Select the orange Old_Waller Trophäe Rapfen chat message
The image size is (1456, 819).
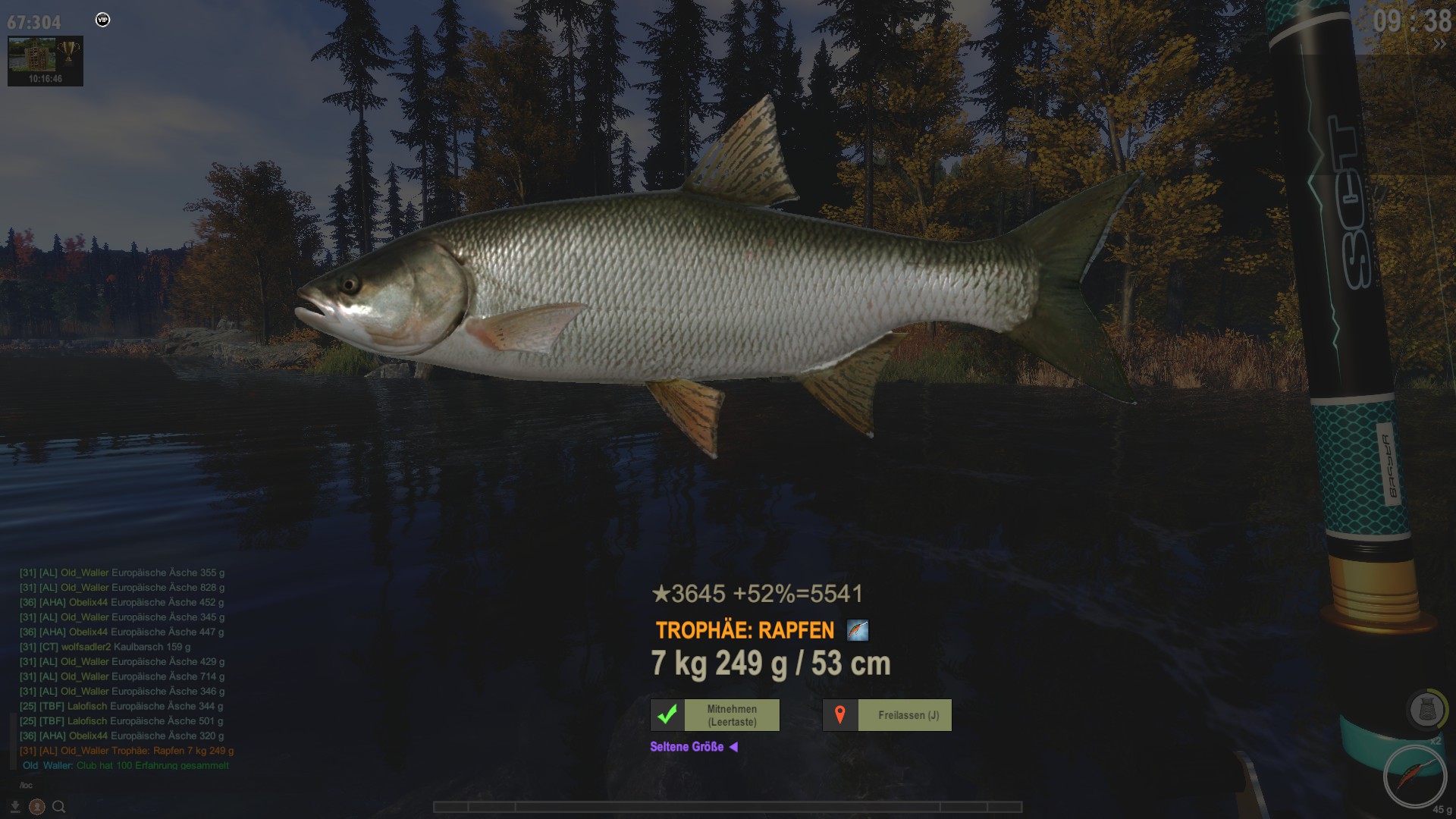[127, 751]
